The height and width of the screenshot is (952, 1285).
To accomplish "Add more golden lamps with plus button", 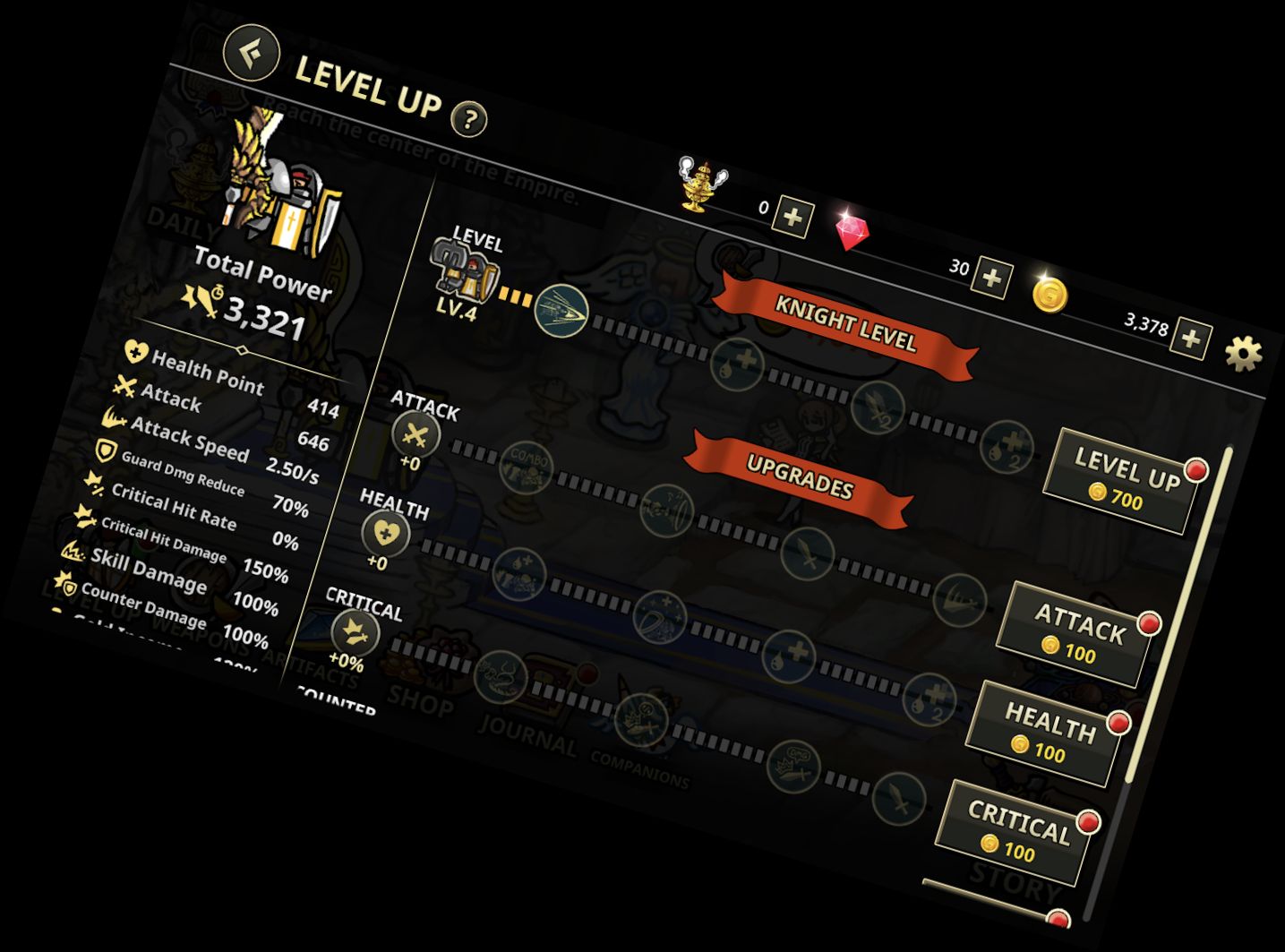I will coord(792,218).
